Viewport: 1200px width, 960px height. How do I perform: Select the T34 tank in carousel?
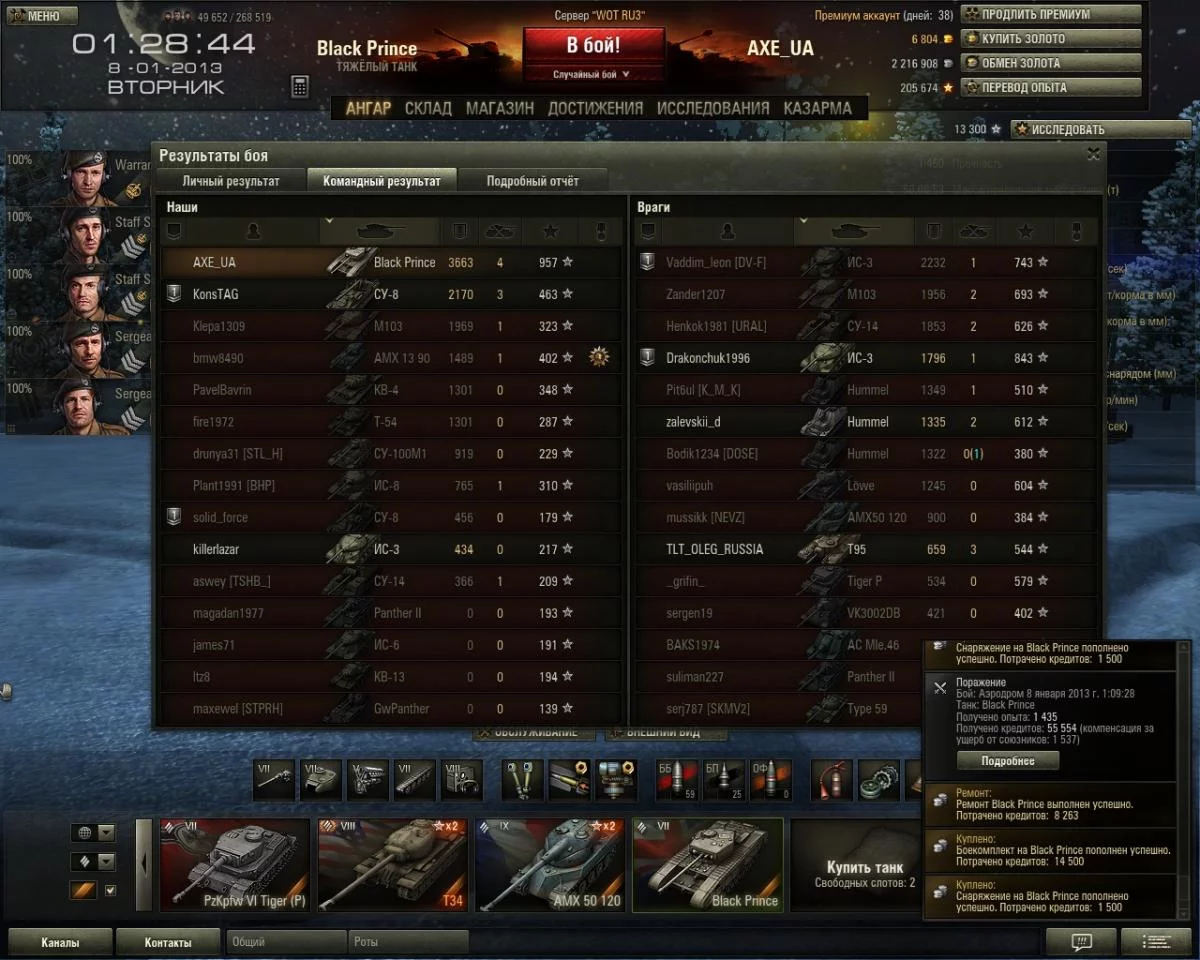click(393, 864)
